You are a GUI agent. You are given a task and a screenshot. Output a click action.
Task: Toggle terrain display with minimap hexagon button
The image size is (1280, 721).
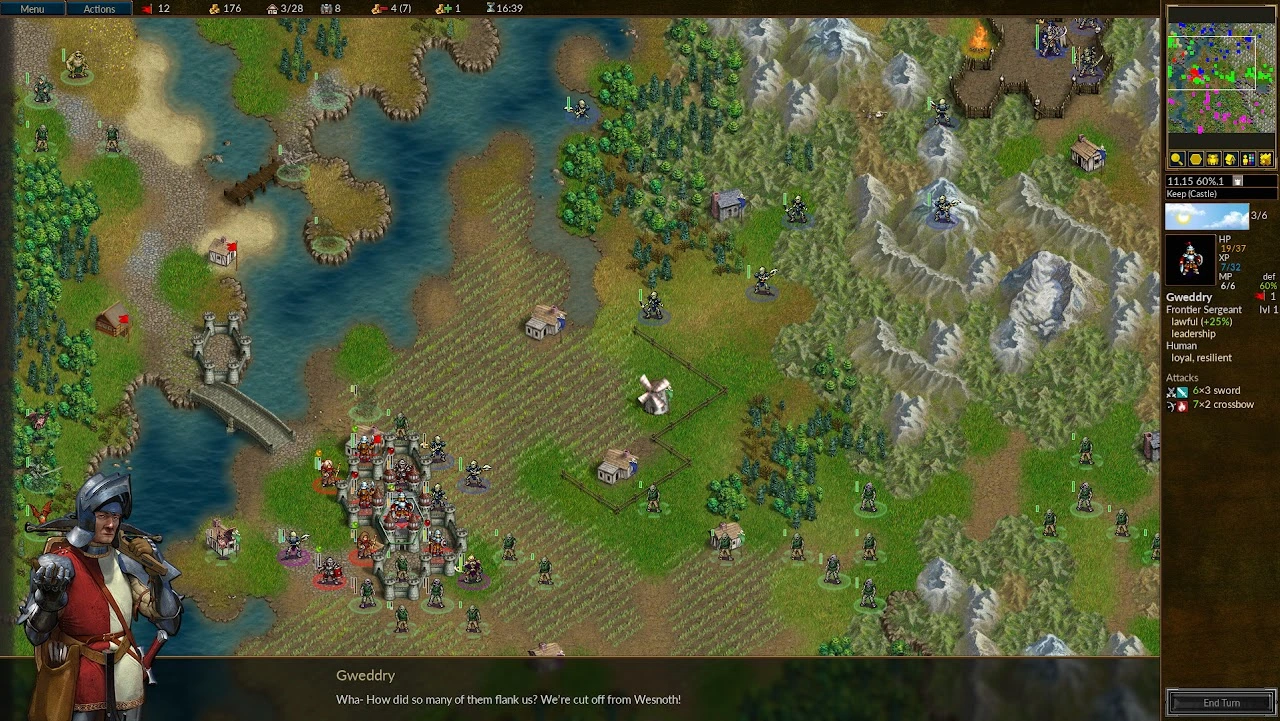pos(1195,159)
